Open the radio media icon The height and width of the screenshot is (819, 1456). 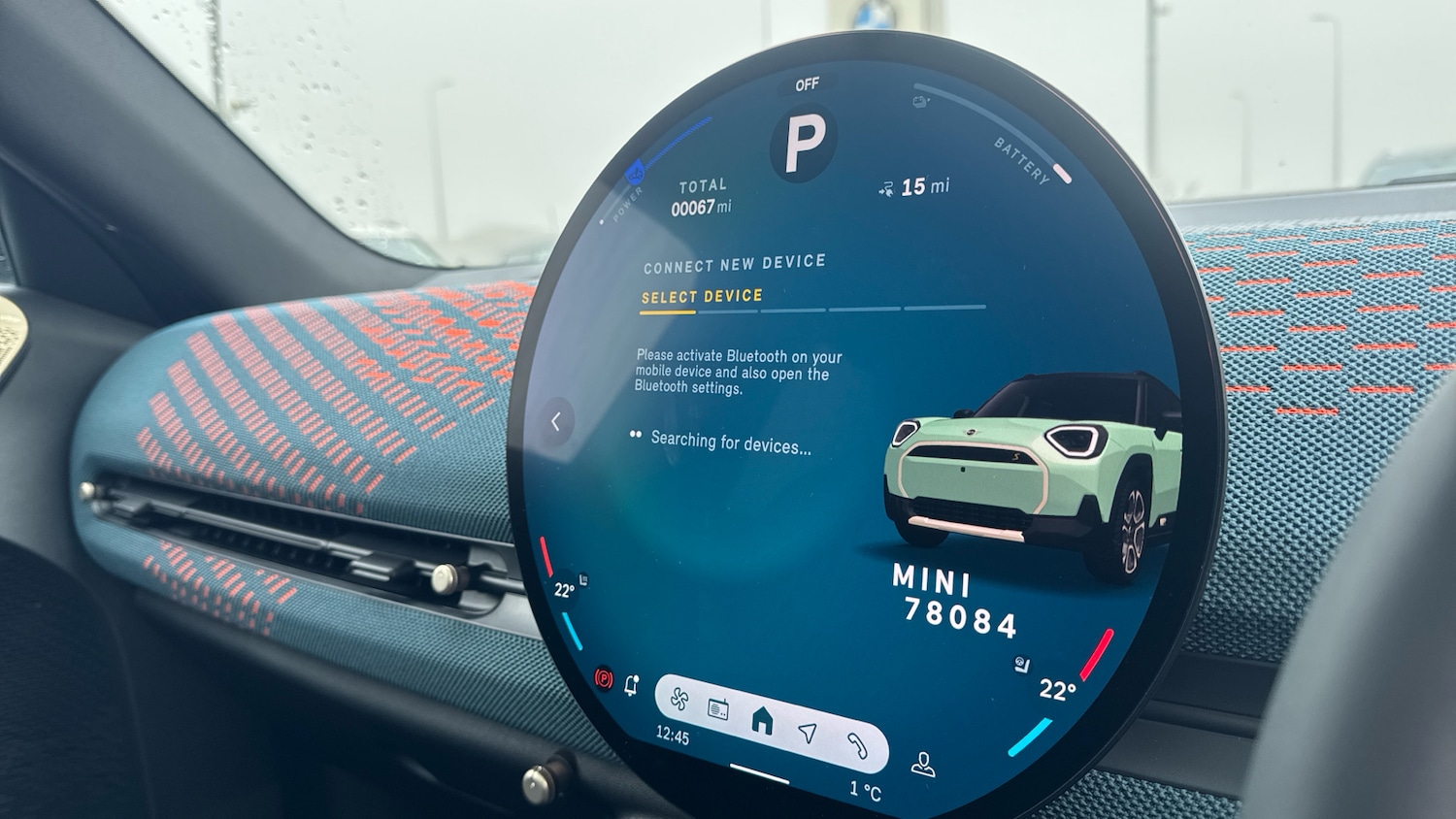[718, 709]
